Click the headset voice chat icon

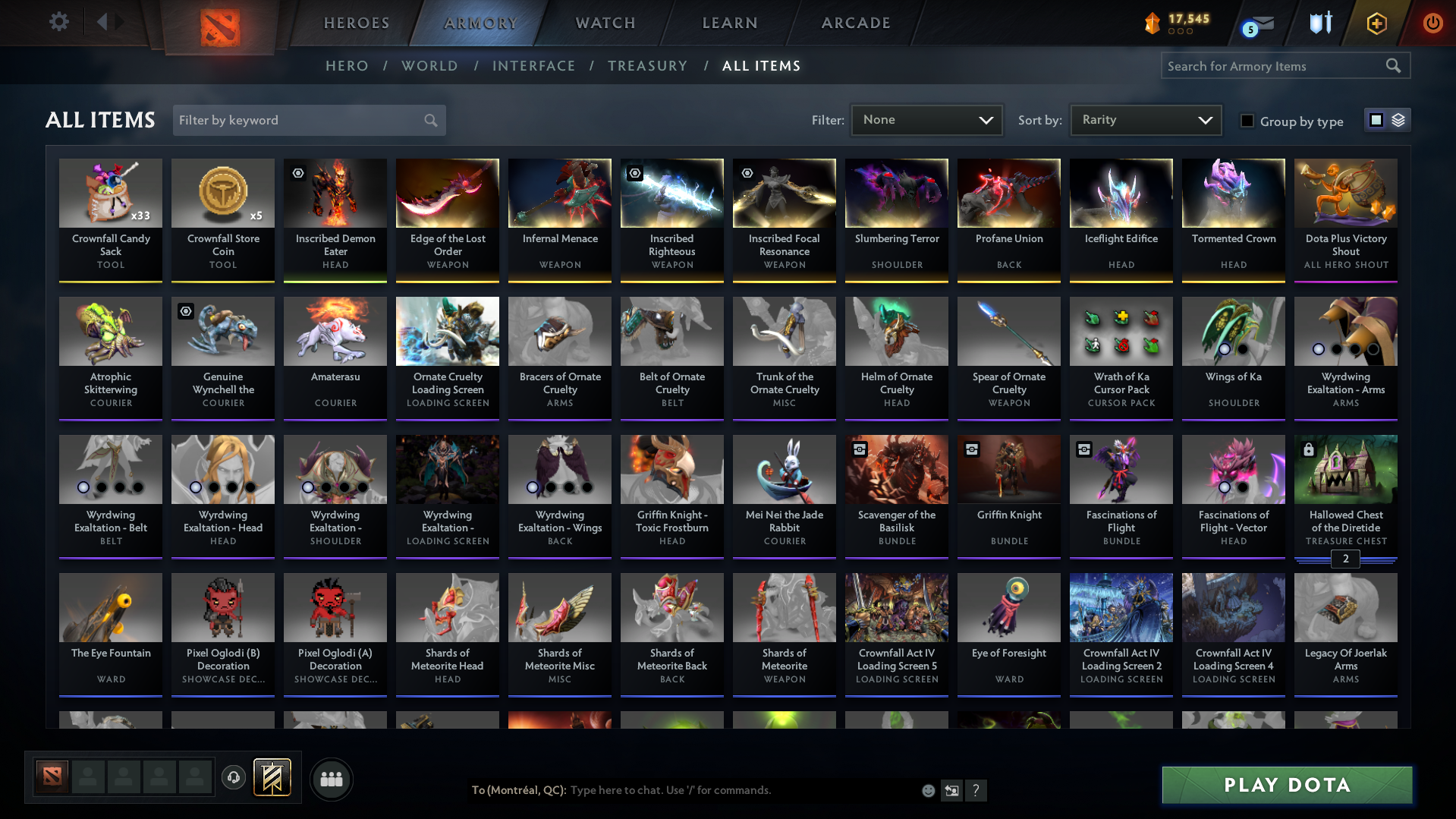click(x=234, y=779)
